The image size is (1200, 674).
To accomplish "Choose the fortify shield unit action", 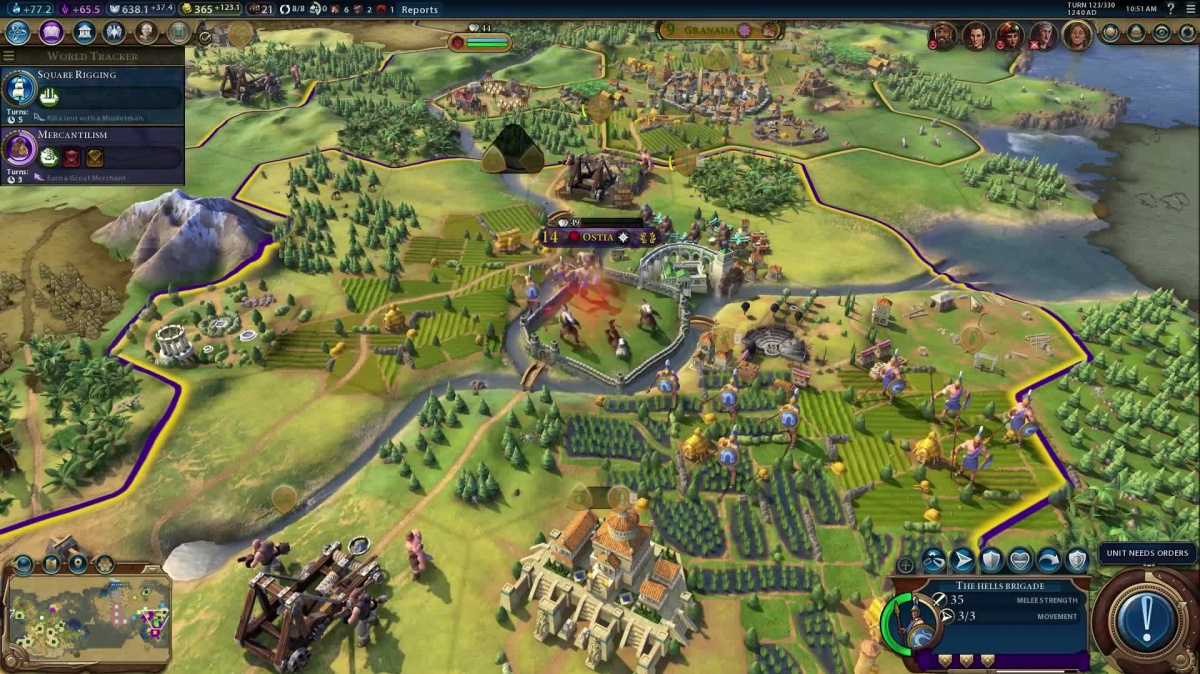I will pyautogui.click(x=991, y=560).
